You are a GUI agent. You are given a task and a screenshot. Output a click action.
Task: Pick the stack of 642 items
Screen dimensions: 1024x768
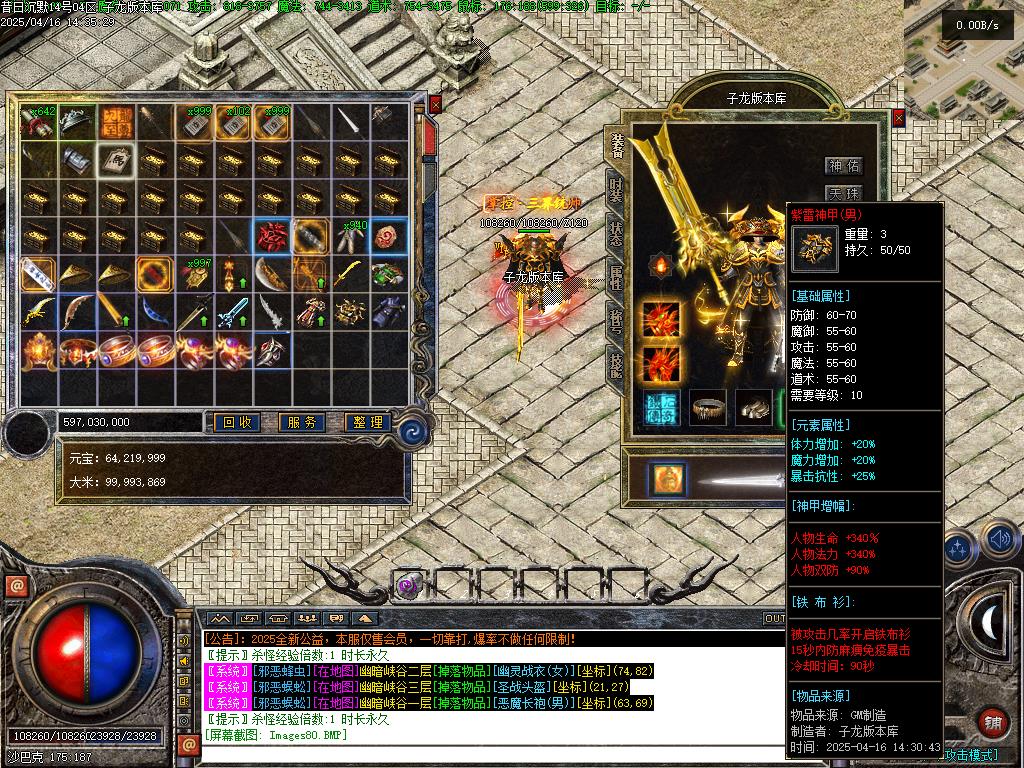pos(37,122)
